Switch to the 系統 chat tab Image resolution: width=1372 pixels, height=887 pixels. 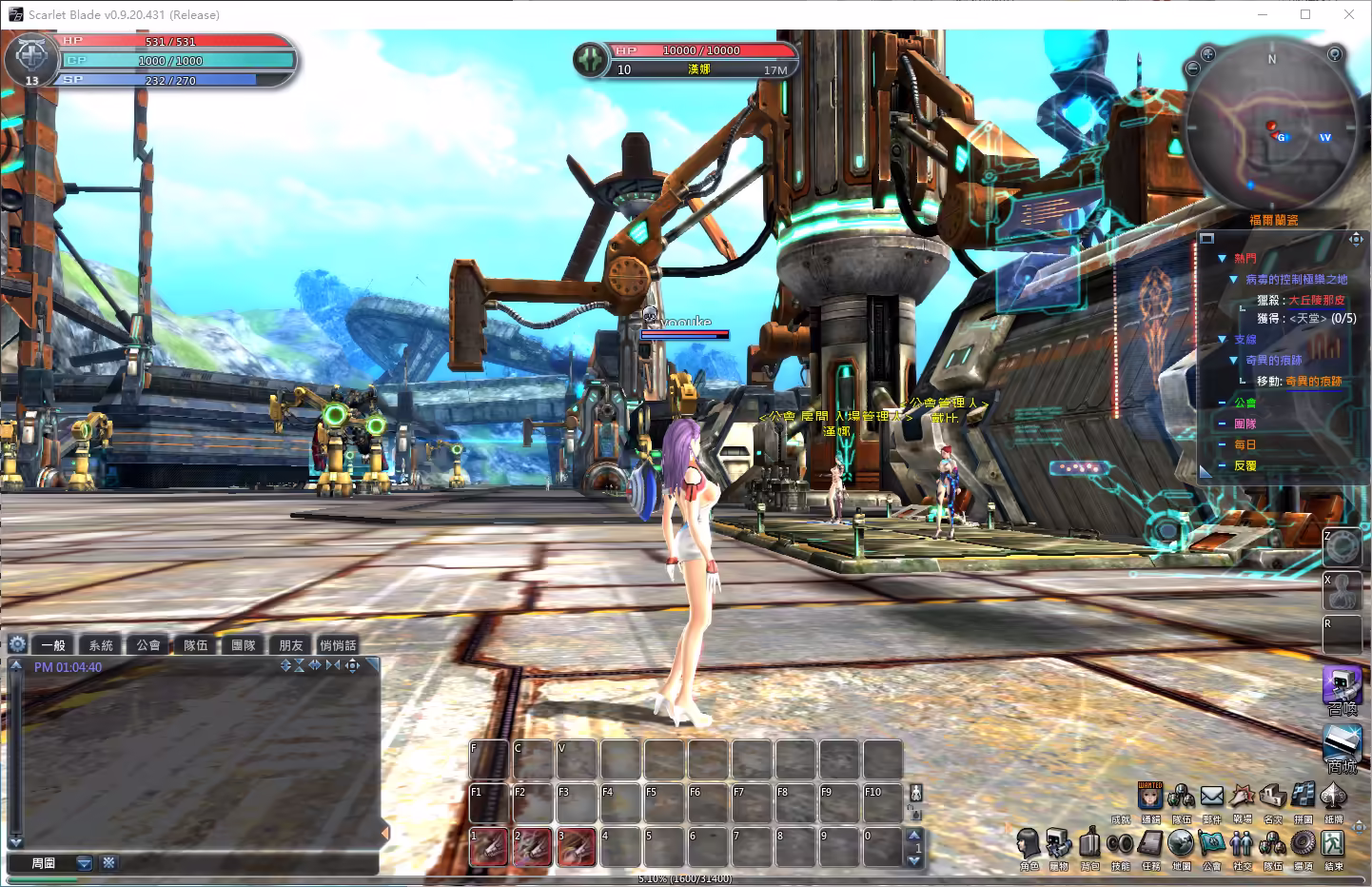click(x=101, y=645)
